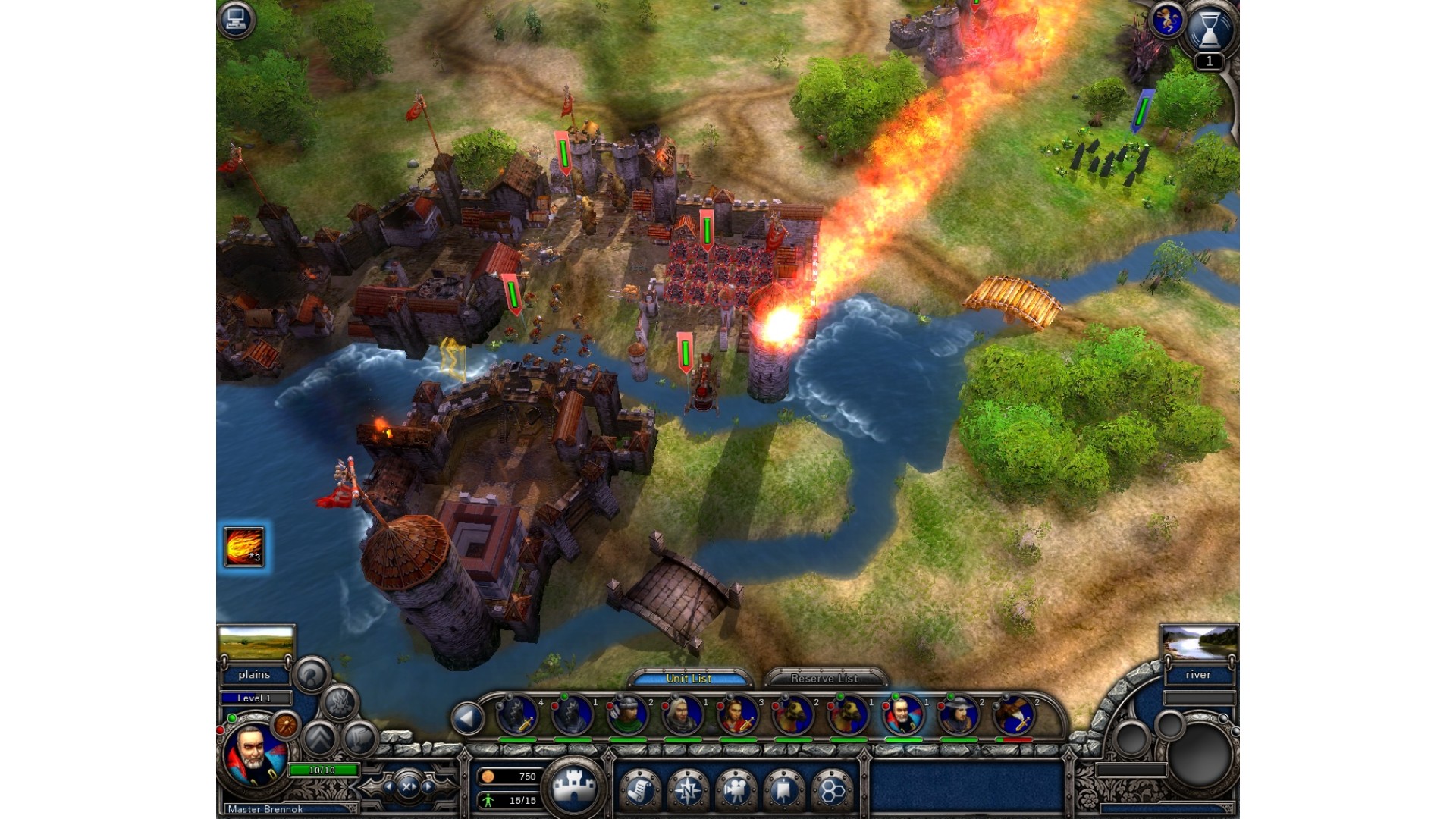
Task: Click the hourglass end turn button
Action: [x=1209, y=30]
